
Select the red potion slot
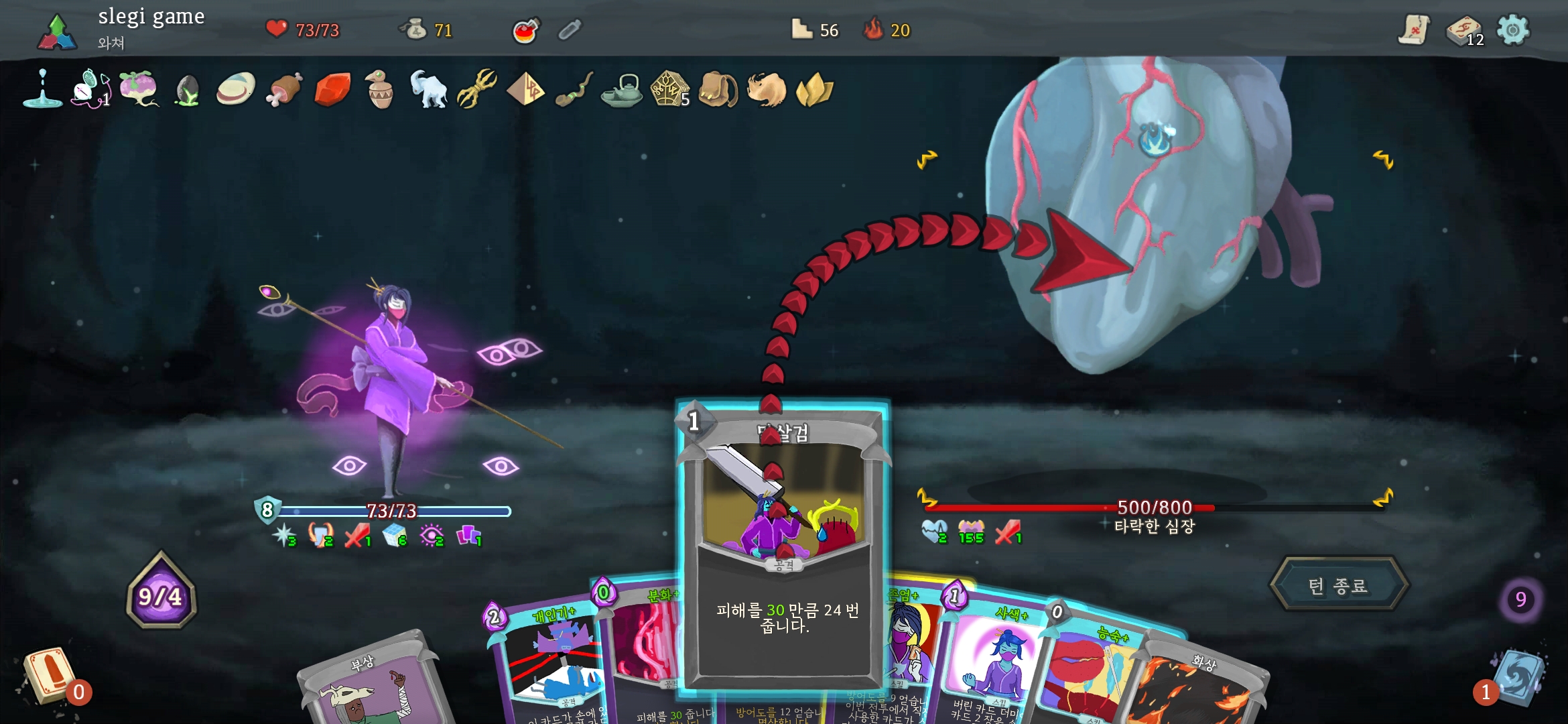[526, 30]
